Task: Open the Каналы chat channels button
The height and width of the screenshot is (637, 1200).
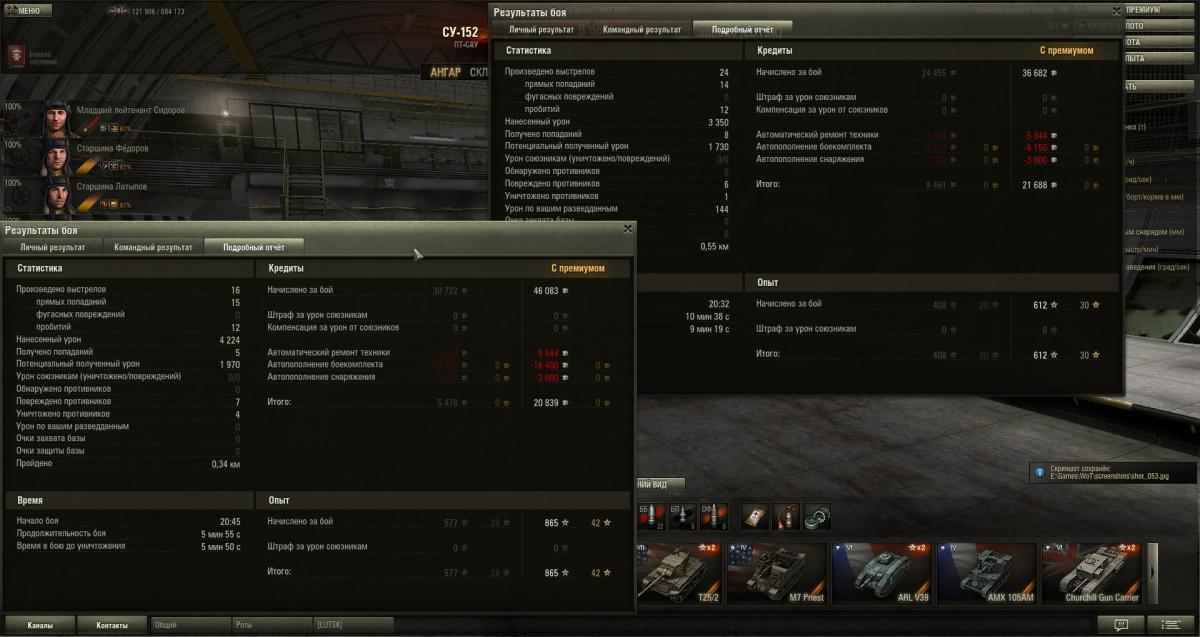Action: [x=40, y=625]
